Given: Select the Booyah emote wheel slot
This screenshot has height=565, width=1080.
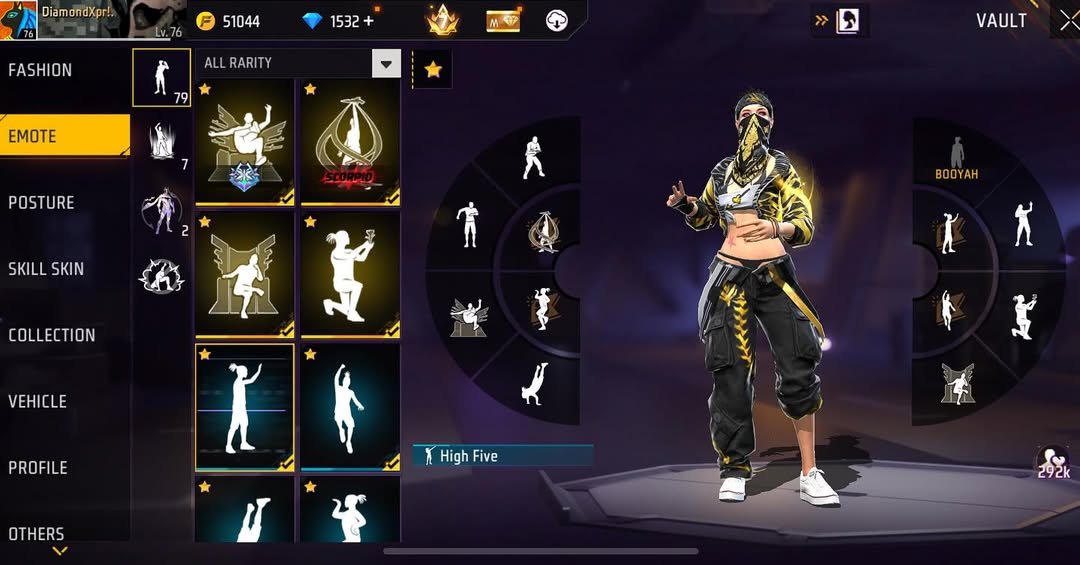Looking at the screenshot, I should pyautogui.click(x=956, y=160).
